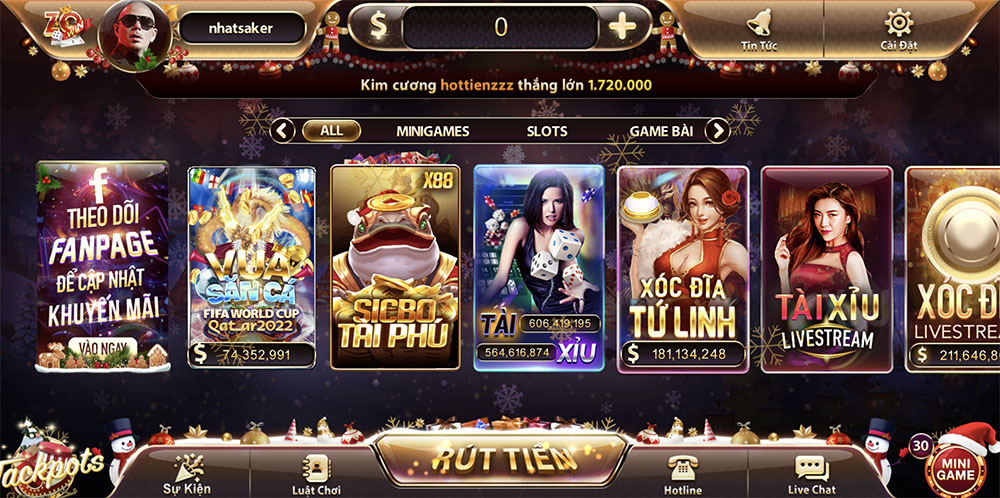
Task: Switch to the MINIGAMES tab
Action: (x=432, y=131)
